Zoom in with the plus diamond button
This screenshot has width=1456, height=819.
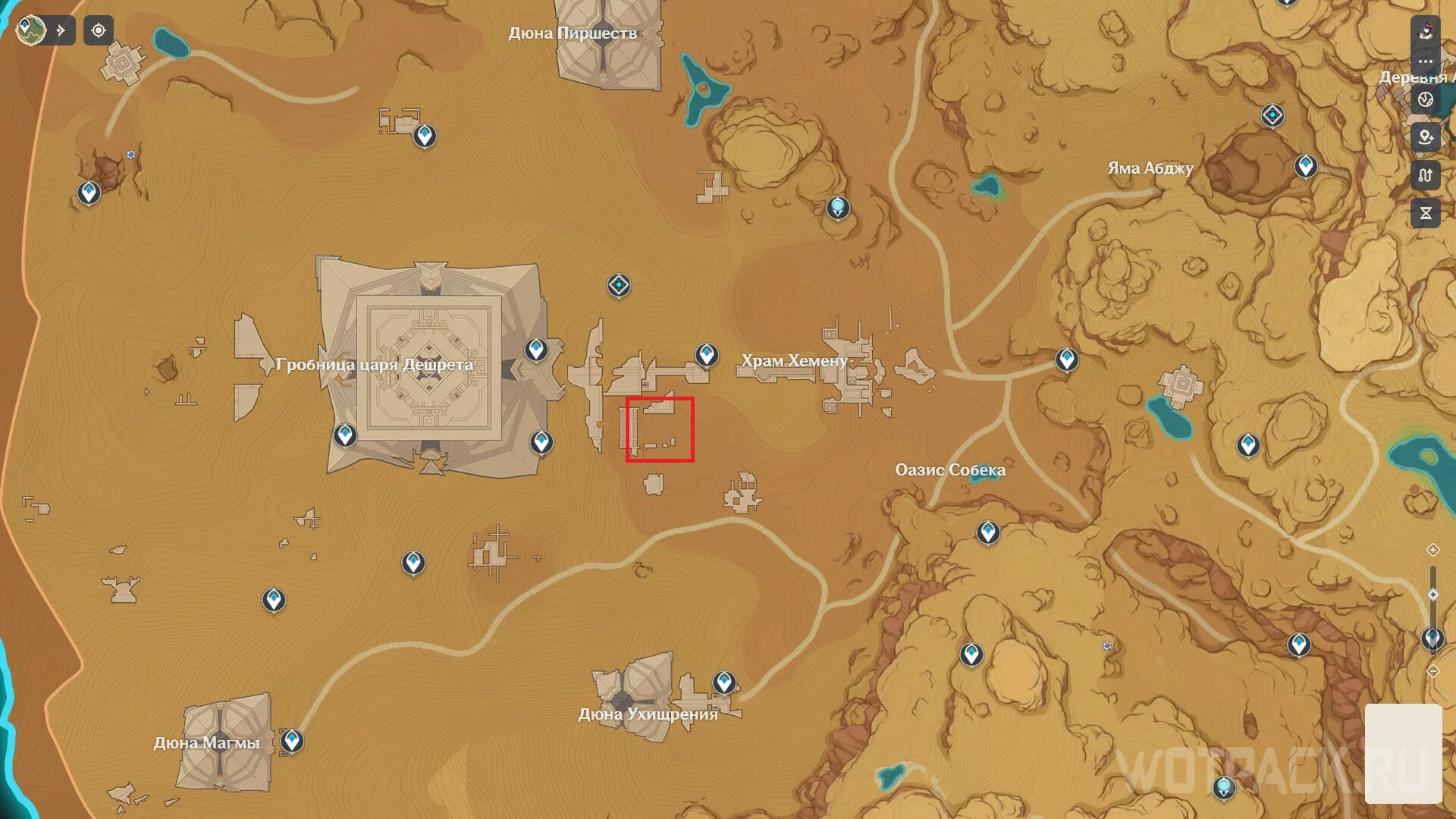coord(1432,550)
